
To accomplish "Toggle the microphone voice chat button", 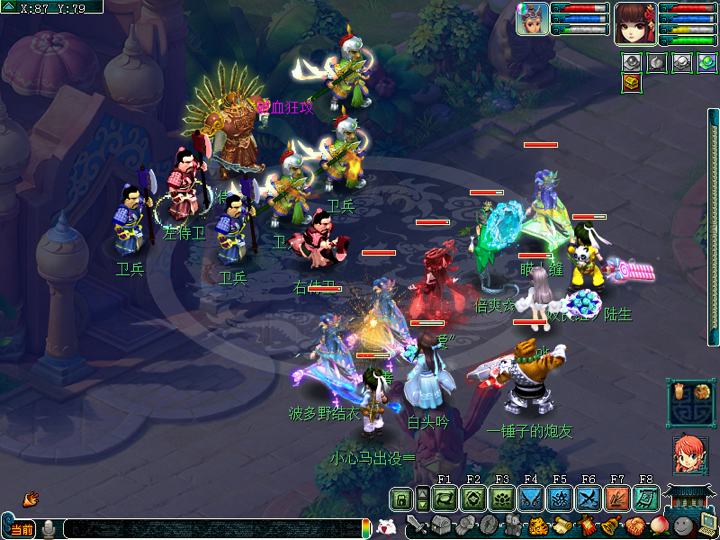I will tap(48, 528).
